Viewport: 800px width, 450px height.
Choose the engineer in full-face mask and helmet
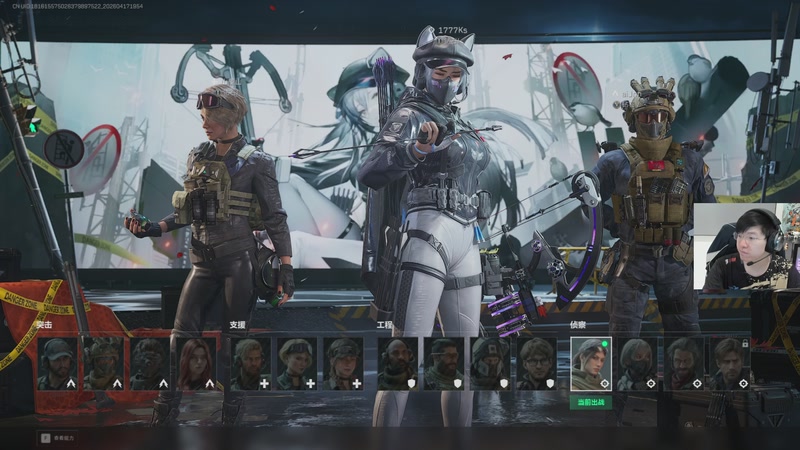point(490,363)
